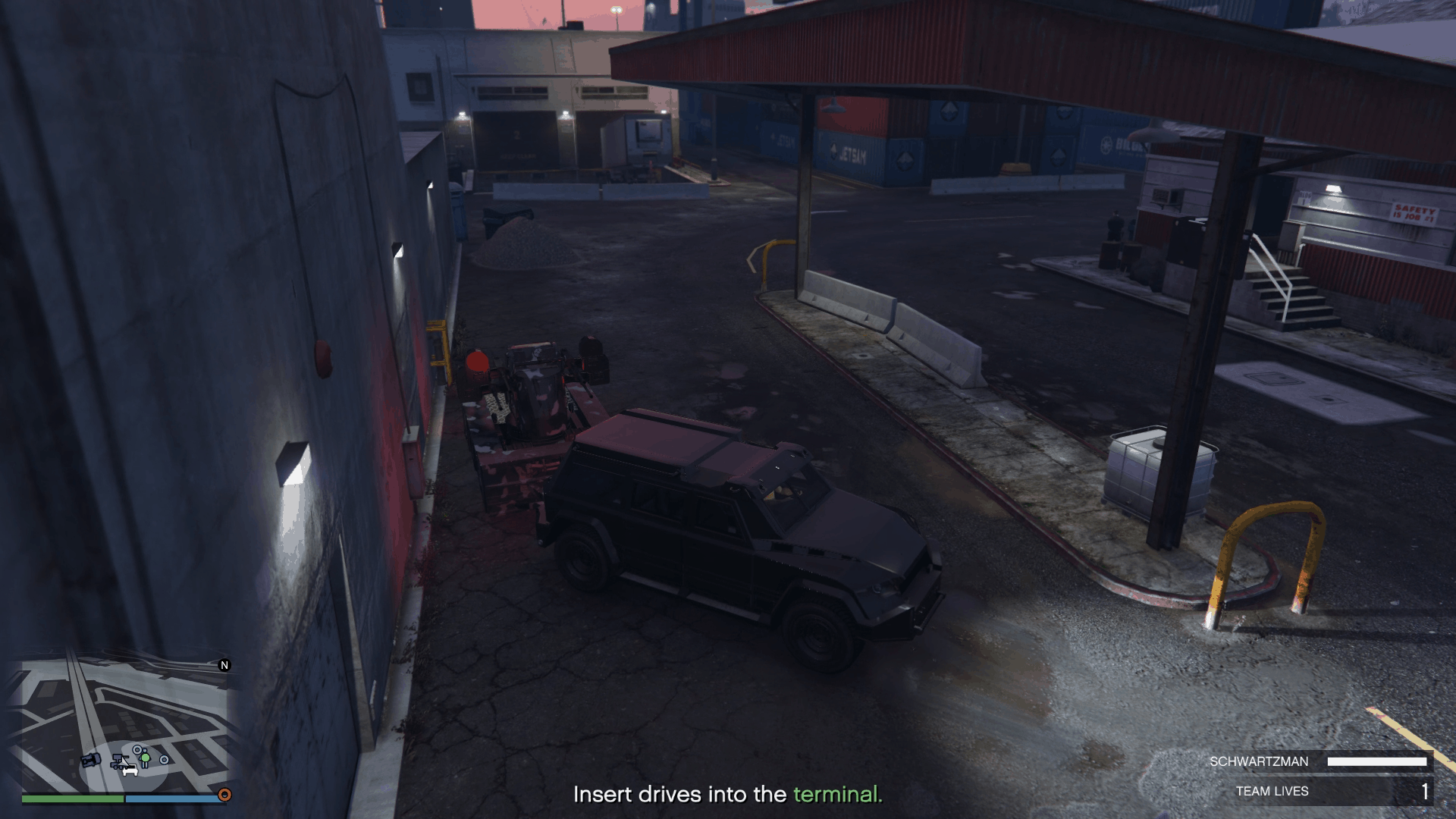Click the rightmost blue circle blip on minimap
The height and width of the screenshot is (819, 1456).
164,759
